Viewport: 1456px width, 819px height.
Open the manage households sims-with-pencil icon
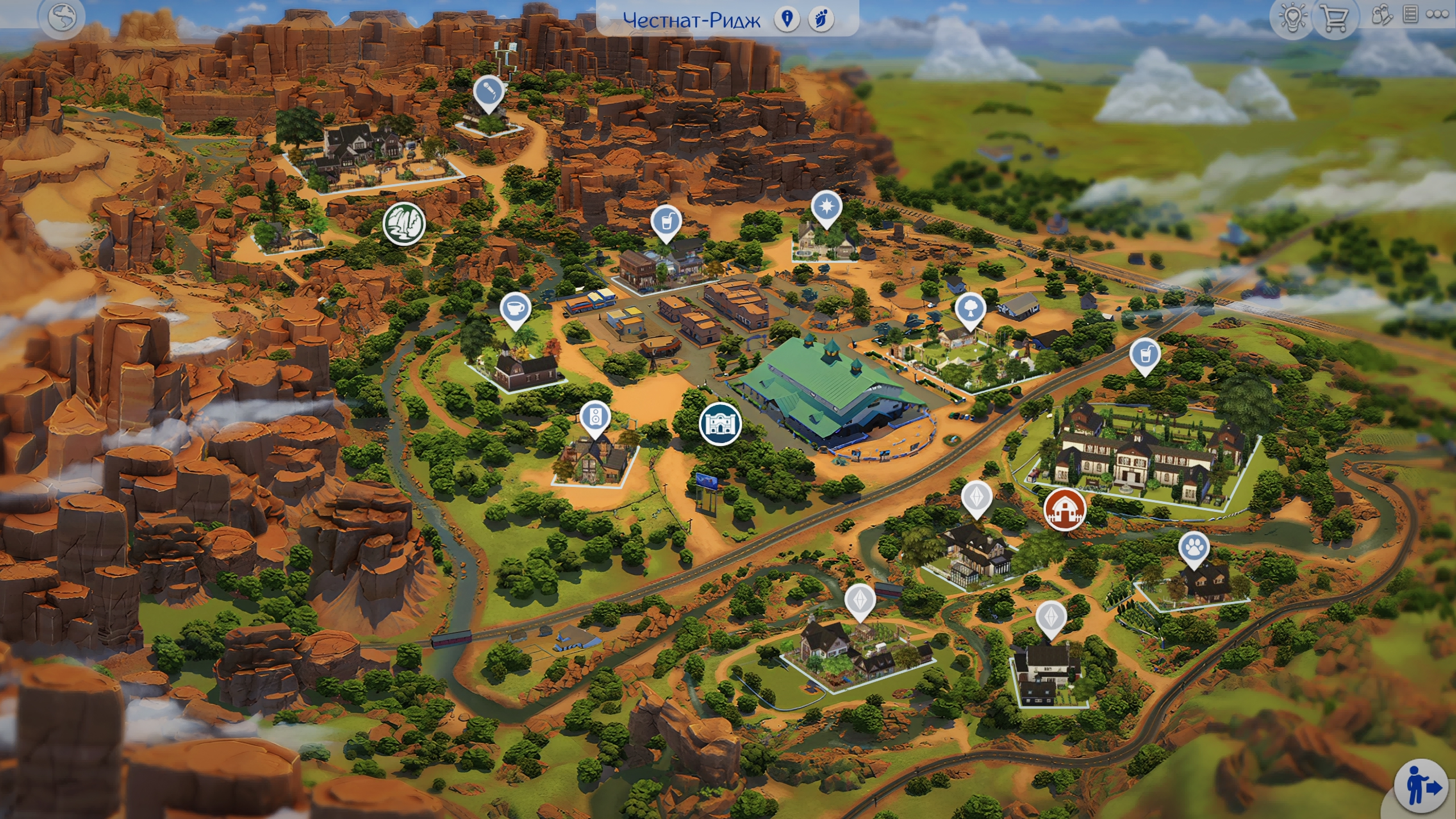pos(1381,16)
